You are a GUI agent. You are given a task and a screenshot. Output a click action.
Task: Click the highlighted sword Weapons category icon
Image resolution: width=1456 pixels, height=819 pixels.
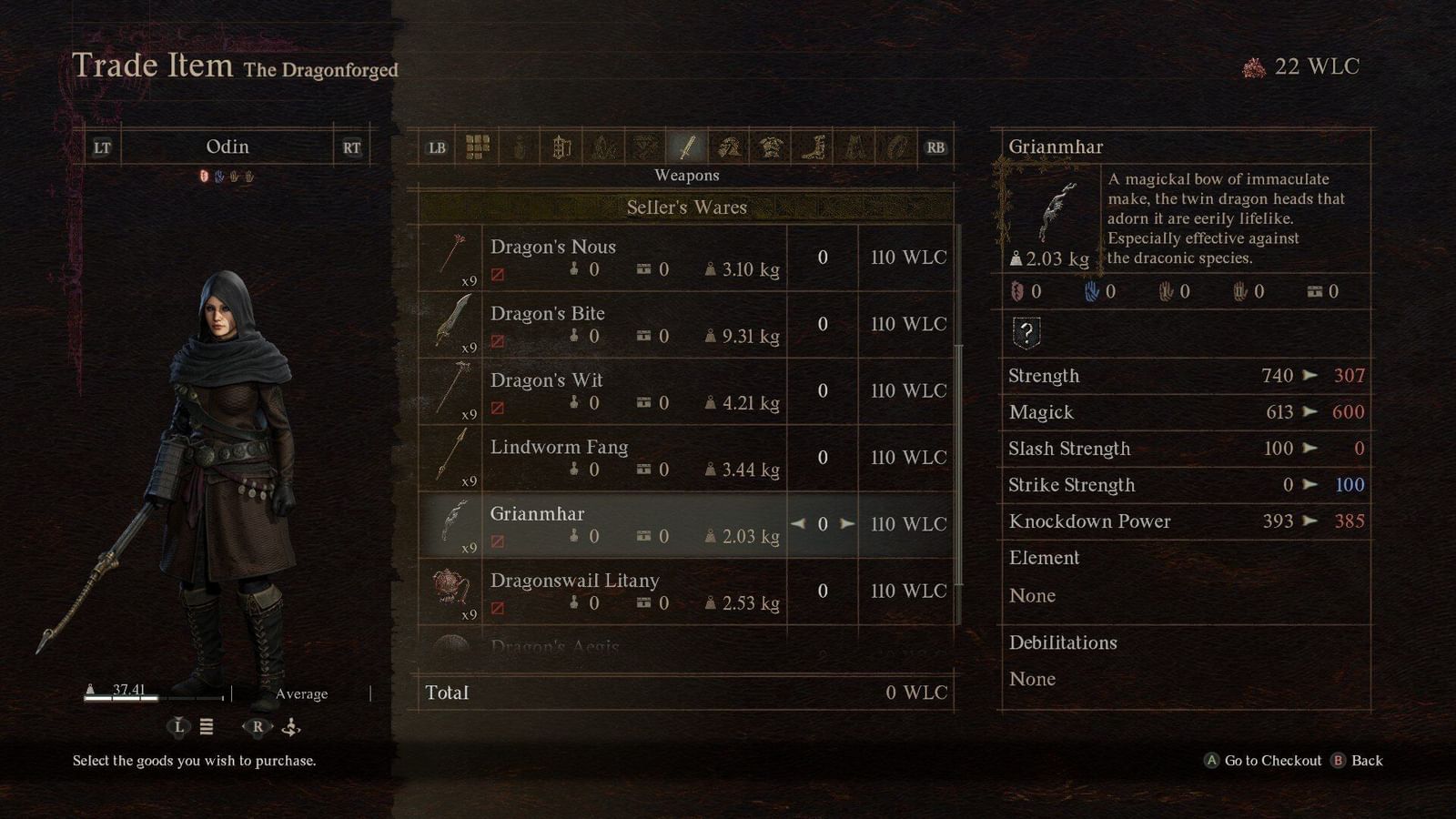pyautogui.click(x=686, y=147)
